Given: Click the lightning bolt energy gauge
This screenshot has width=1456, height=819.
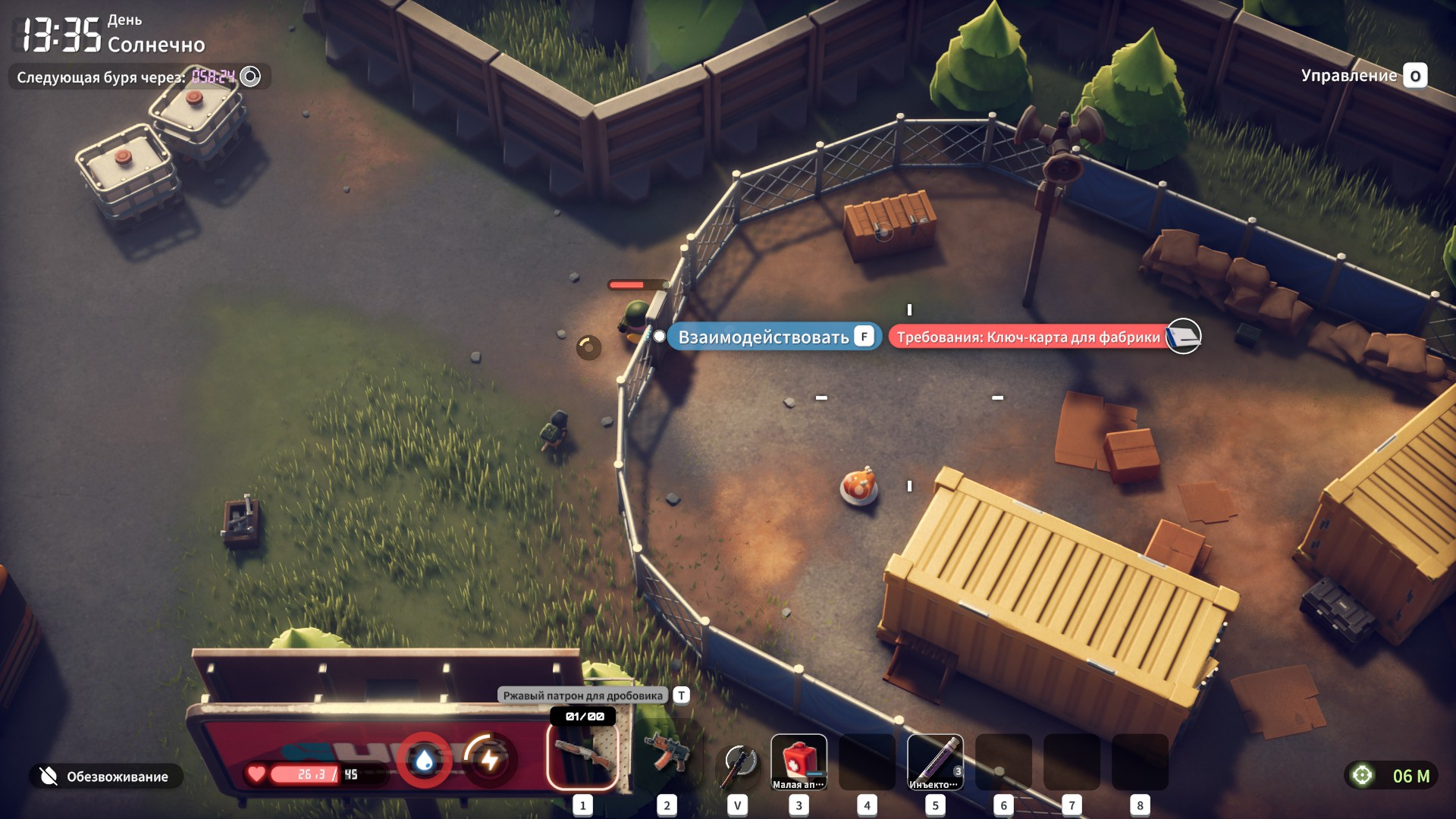Looking at the screenshot, I should [490, 760].
